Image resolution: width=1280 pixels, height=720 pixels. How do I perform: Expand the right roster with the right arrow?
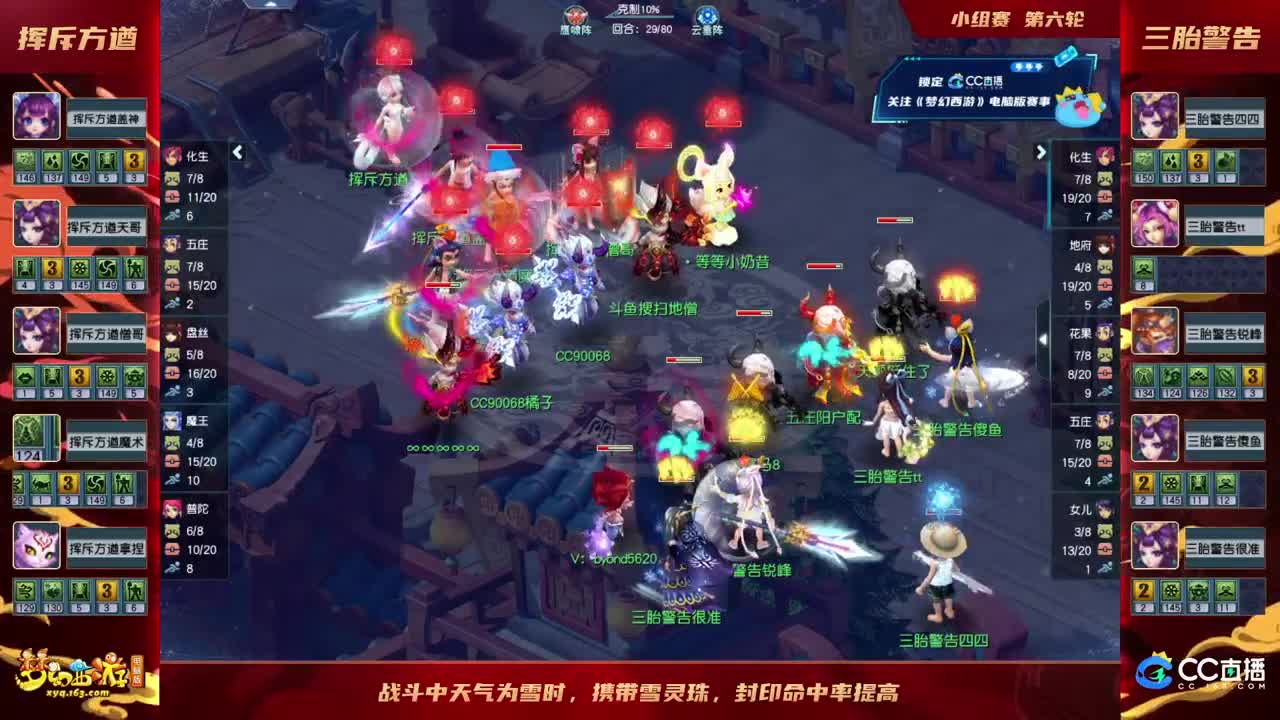click(x=1042, y=152)
